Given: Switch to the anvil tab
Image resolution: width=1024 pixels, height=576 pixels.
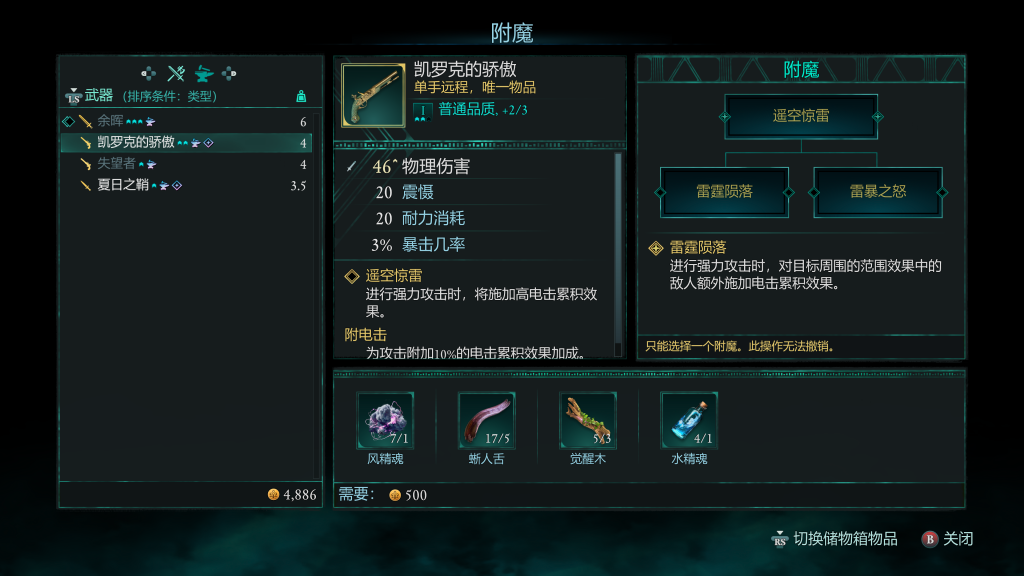Looking at the screenshot, I should (x=203, y=73).
